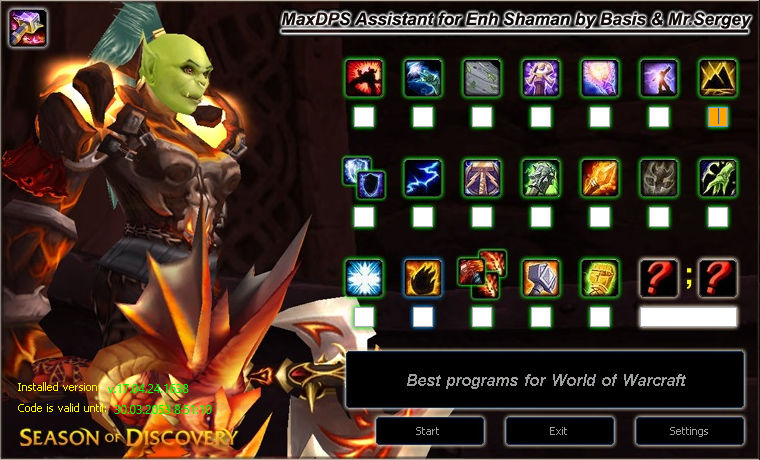Select the green clawed hand ability icon
The height and width of the screenshot is (460, 760).
pyautogui.click(x=718, y=178)
